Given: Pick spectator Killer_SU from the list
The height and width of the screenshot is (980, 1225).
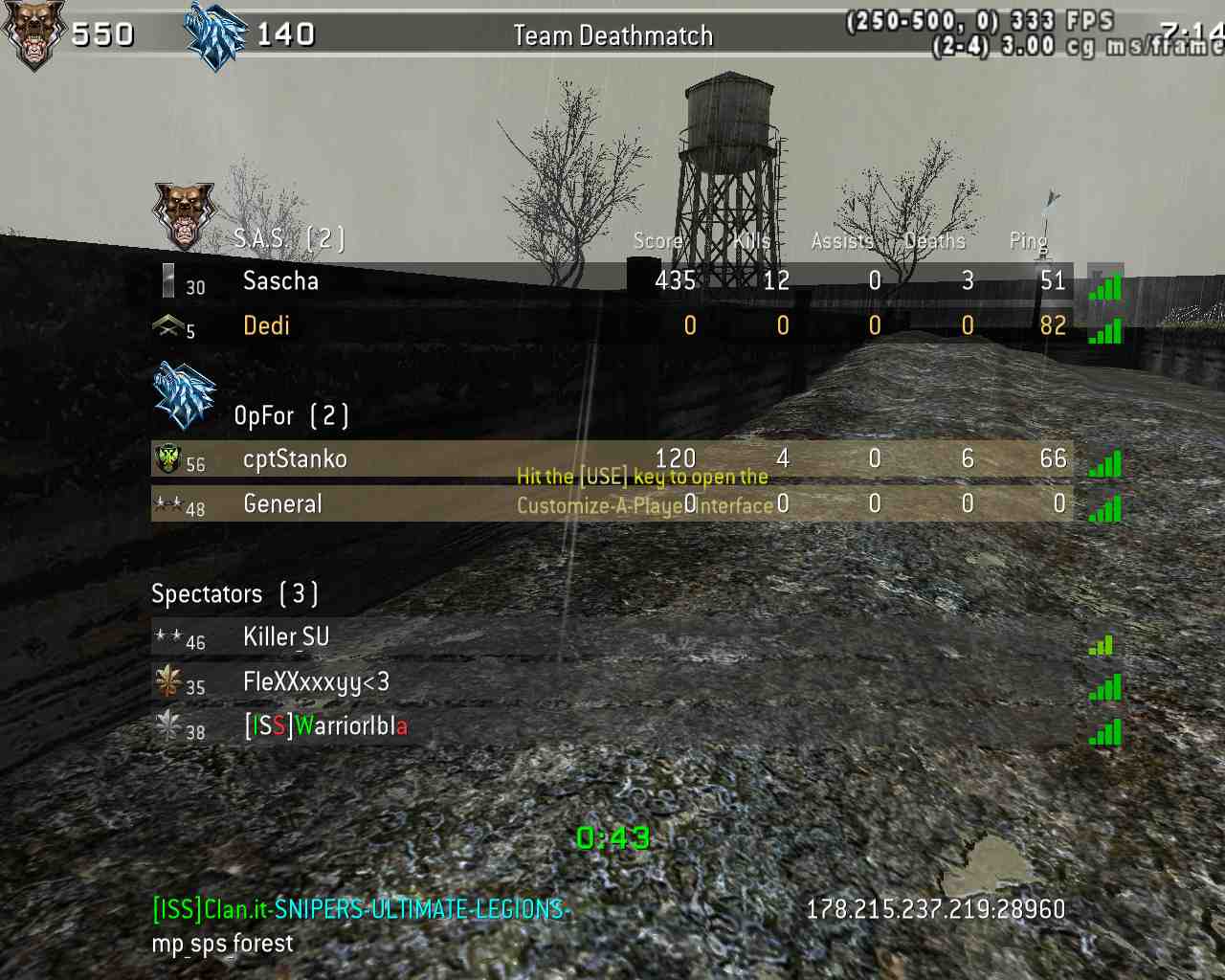Looking at the screenshot, I should (x=286, y=637).
